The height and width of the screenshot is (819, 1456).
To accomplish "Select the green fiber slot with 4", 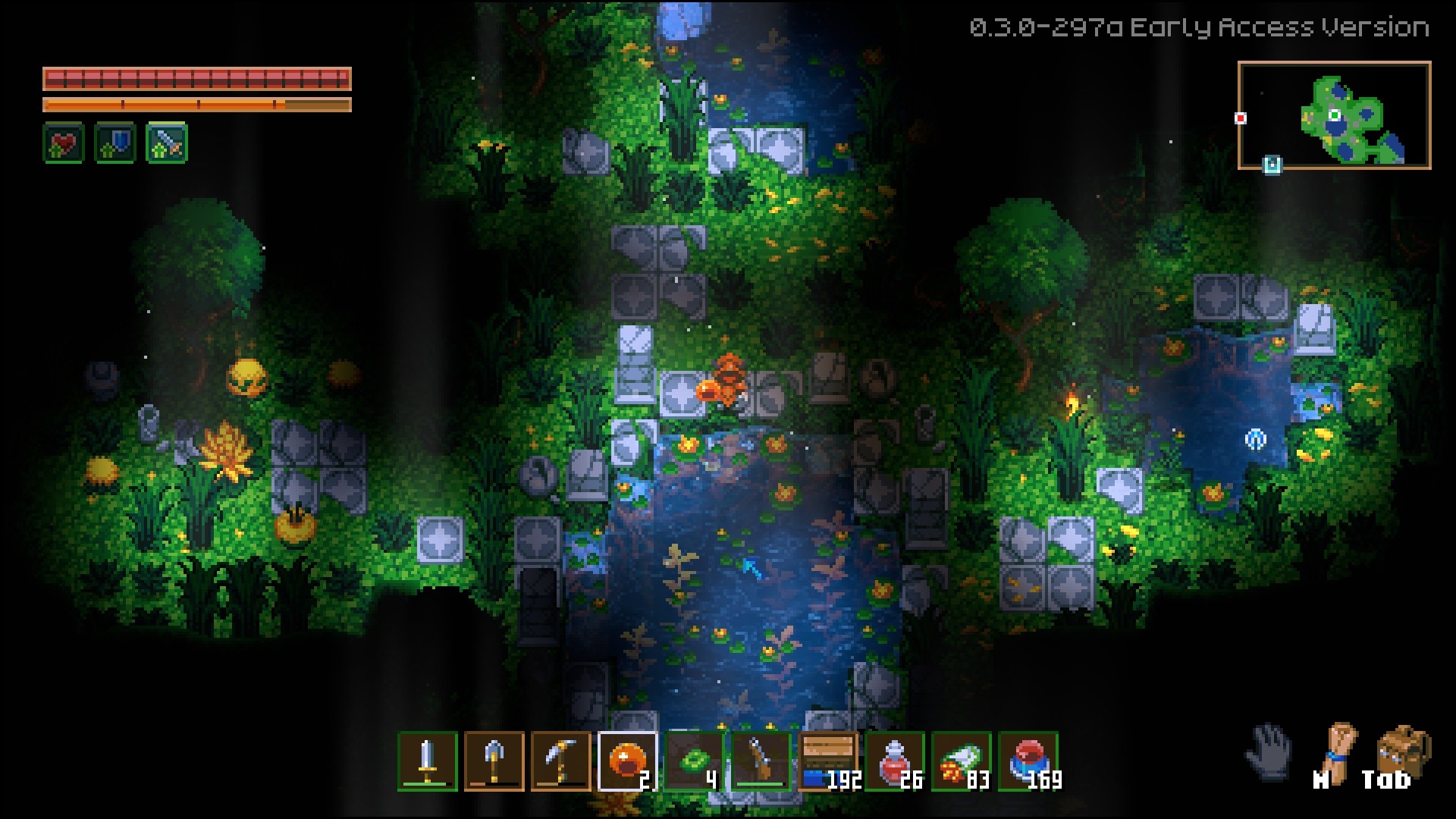I will (695, 761).
